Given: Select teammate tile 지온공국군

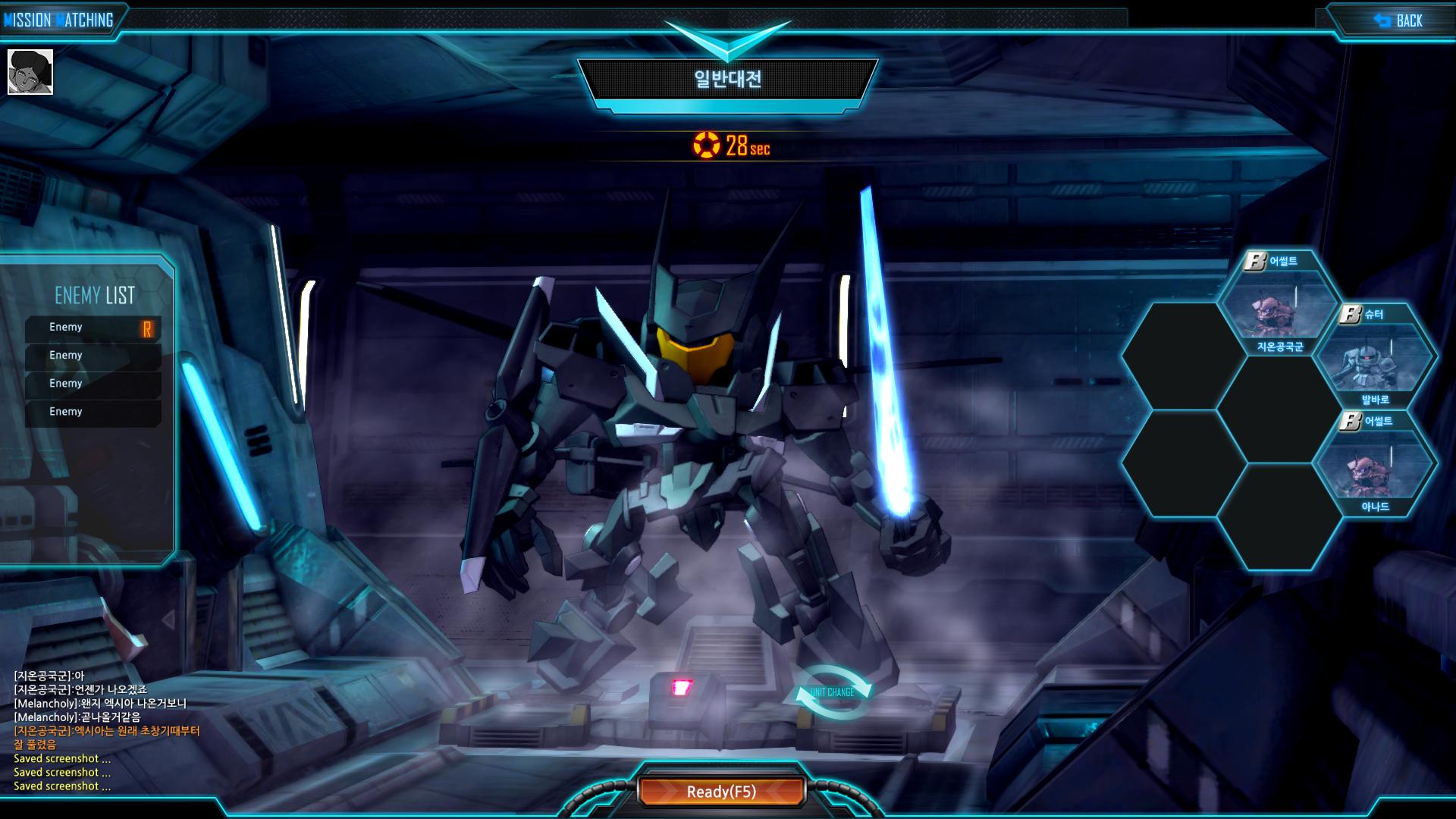Looking at the screenshot, I should [x=1279, y=307].
